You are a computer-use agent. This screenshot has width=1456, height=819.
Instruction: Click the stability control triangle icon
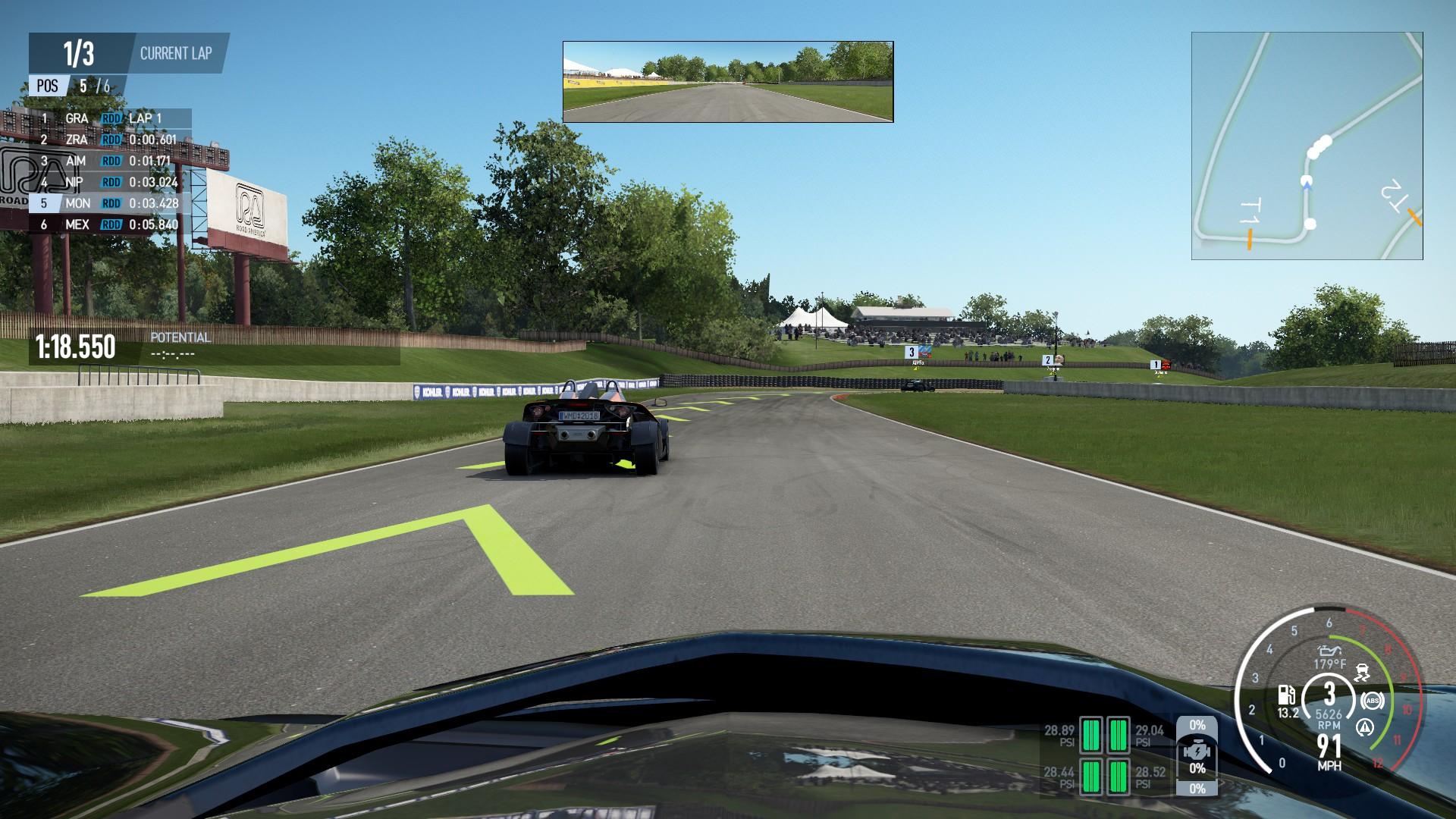(x=1365, y=728)
